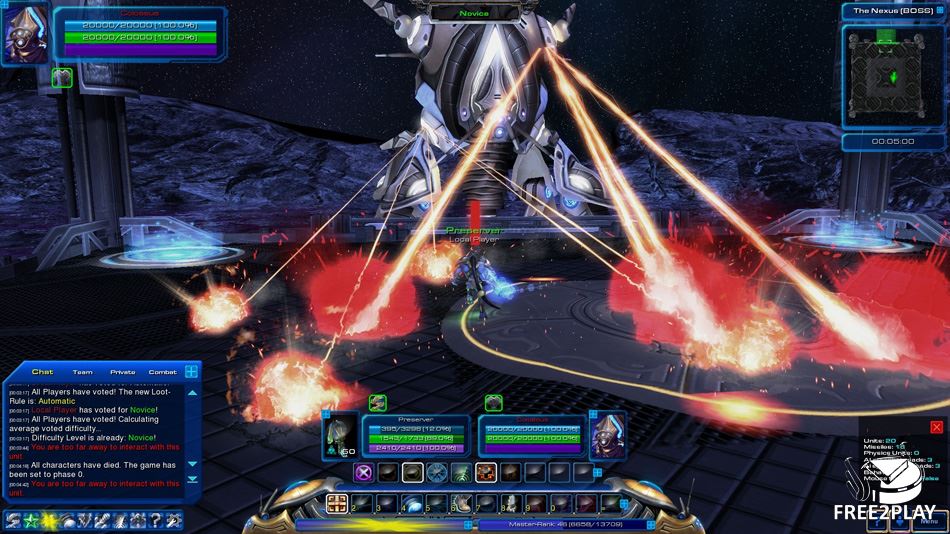Click The Nexus boss minimap
950x534 pixels.
pos(886,76)
